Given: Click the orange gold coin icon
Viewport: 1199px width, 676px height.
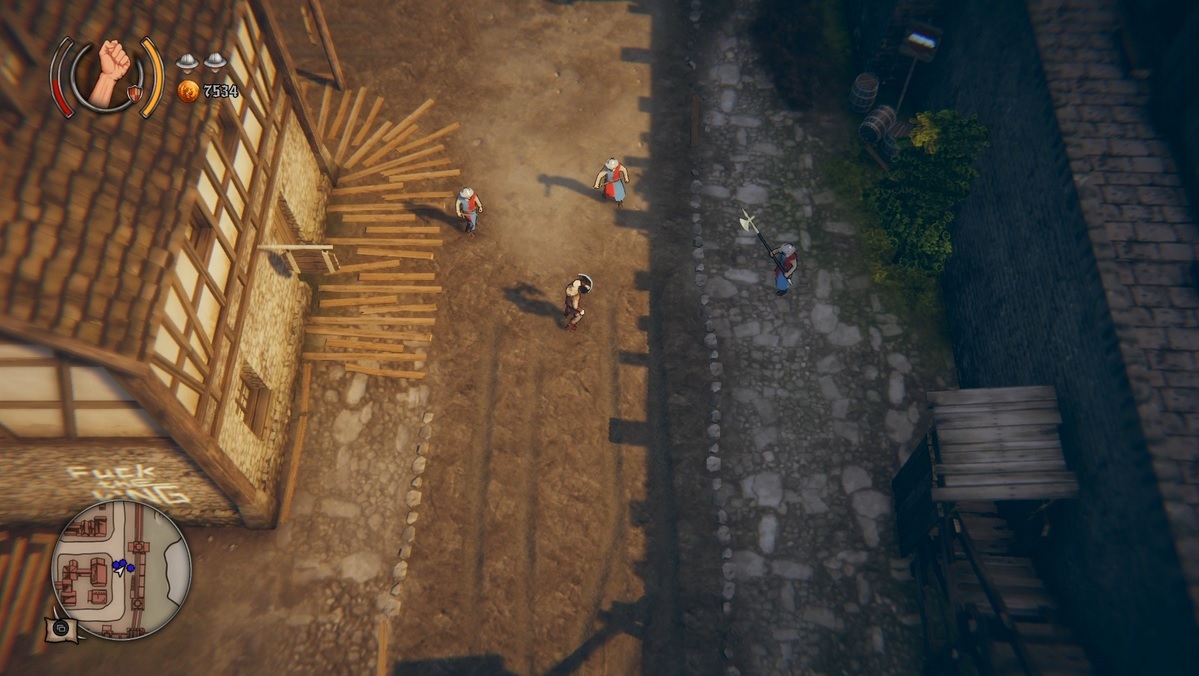Looking at the screenshot, I should point(187,91).
